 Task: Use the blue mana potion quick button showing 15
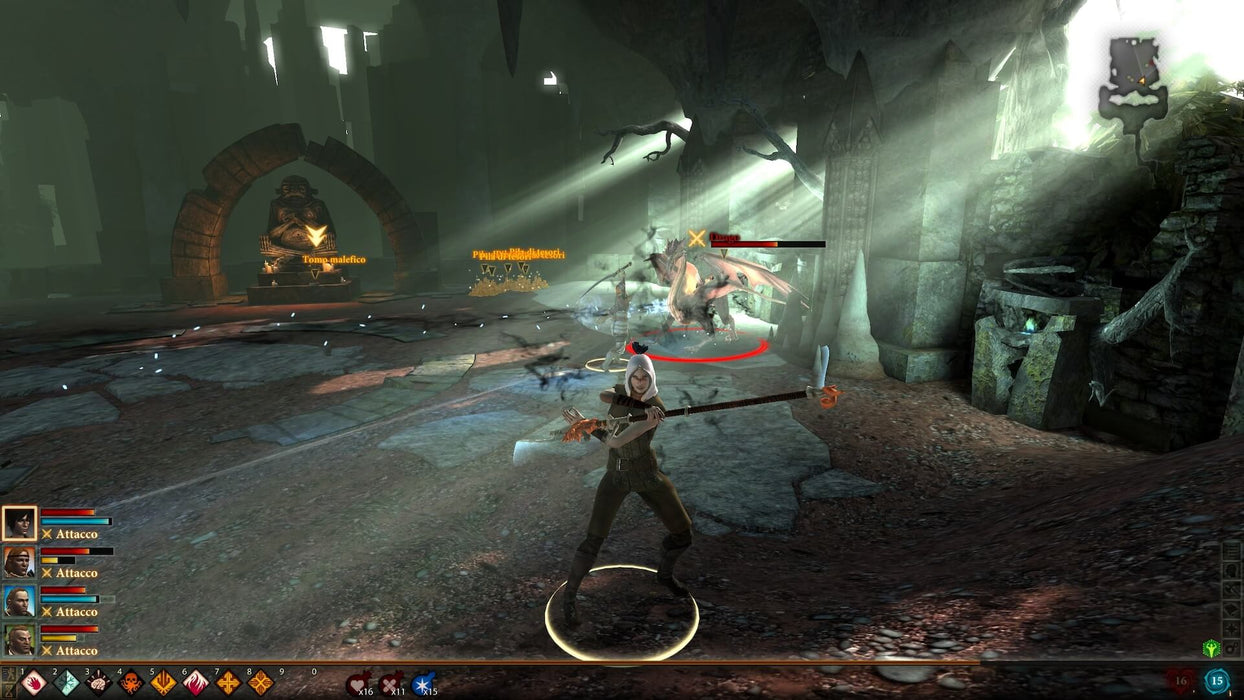click(1216, 681)
